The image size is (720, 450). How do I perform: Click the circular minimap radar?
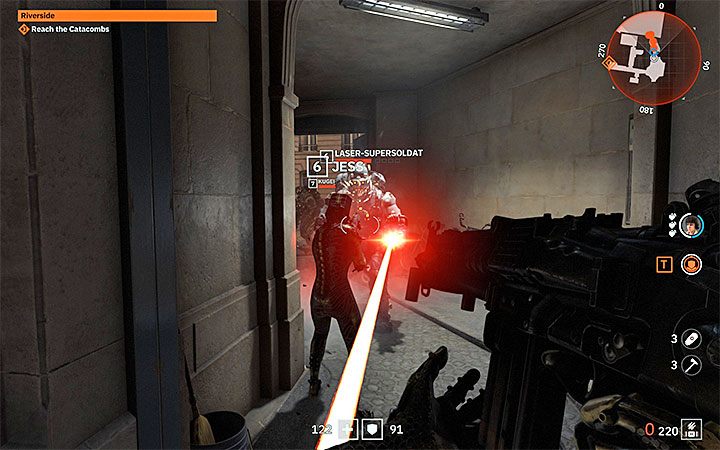pyautogui.click(x=653, y=56)
